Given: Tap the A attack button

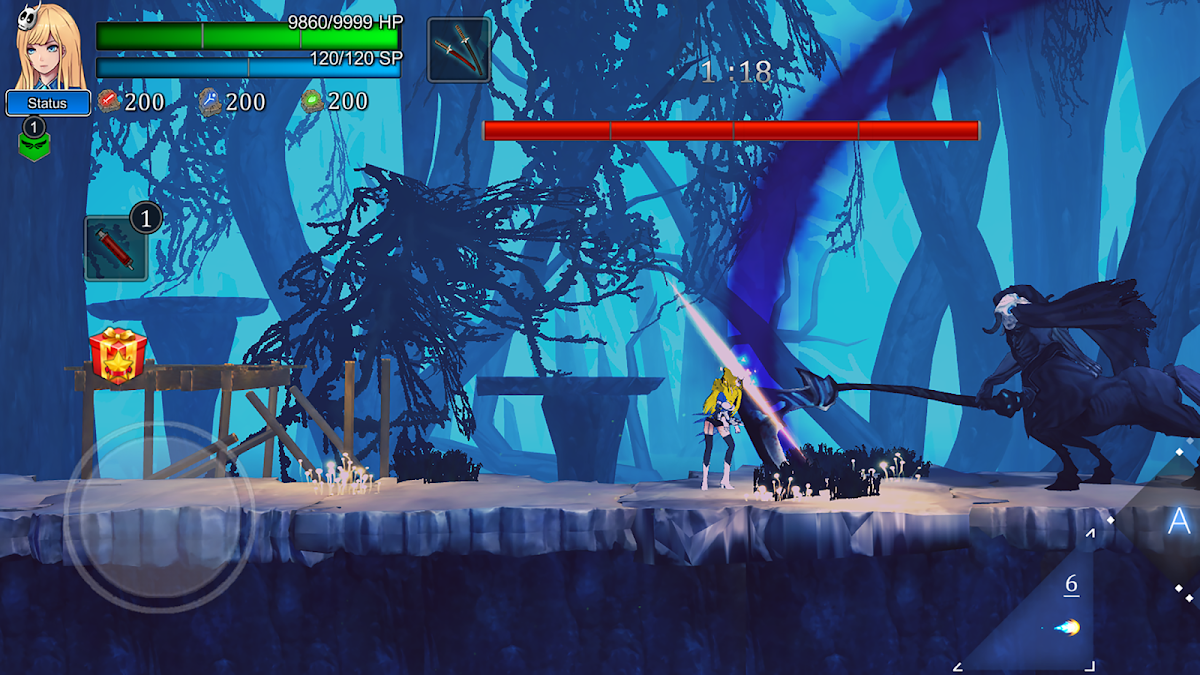Looking at the screenshot, I should pyautogui.click(x=1177, y=521).
